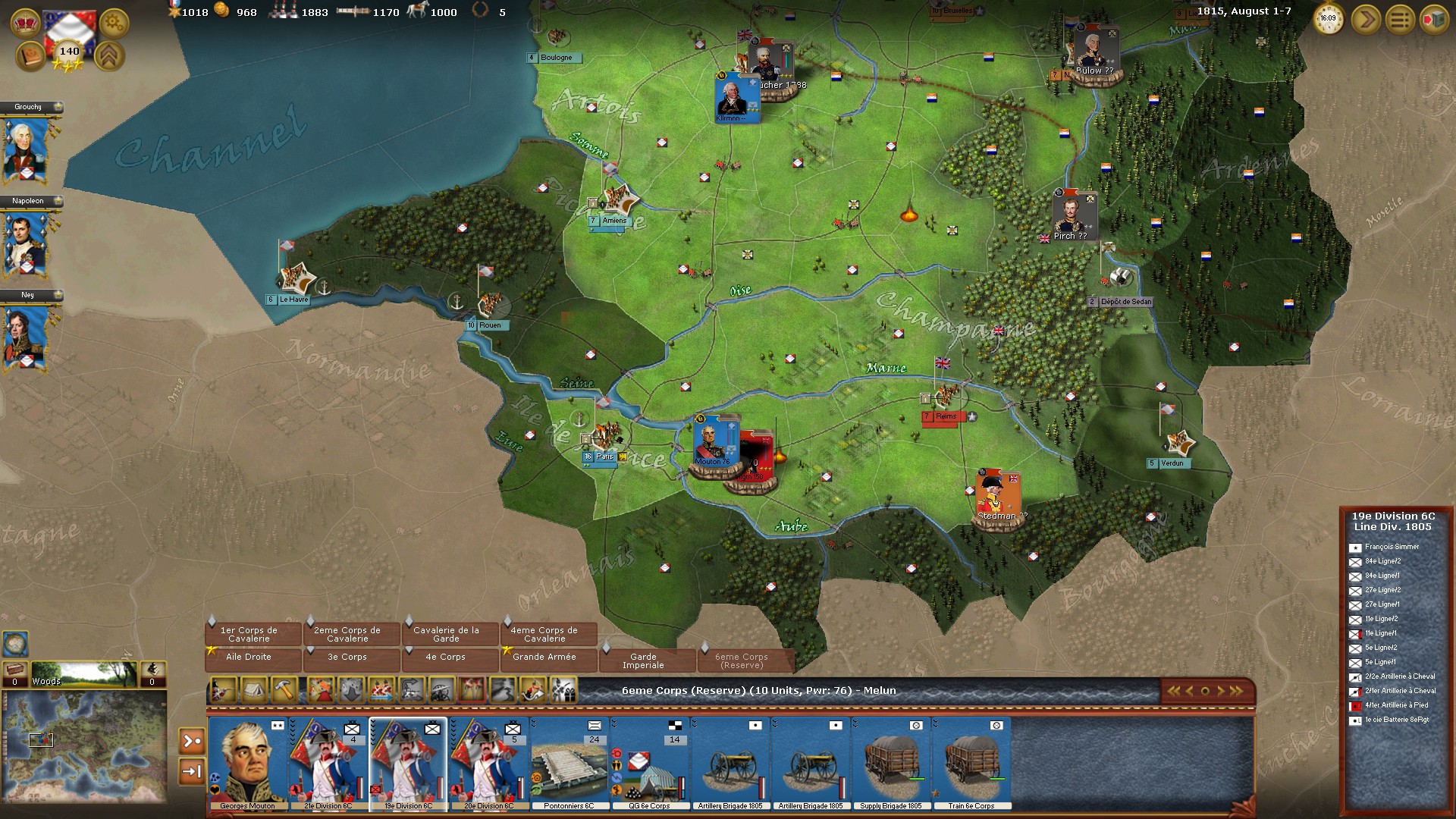Select Ney's portrait in the leader list
This screenshot has width=1456, height=819.
27,338
